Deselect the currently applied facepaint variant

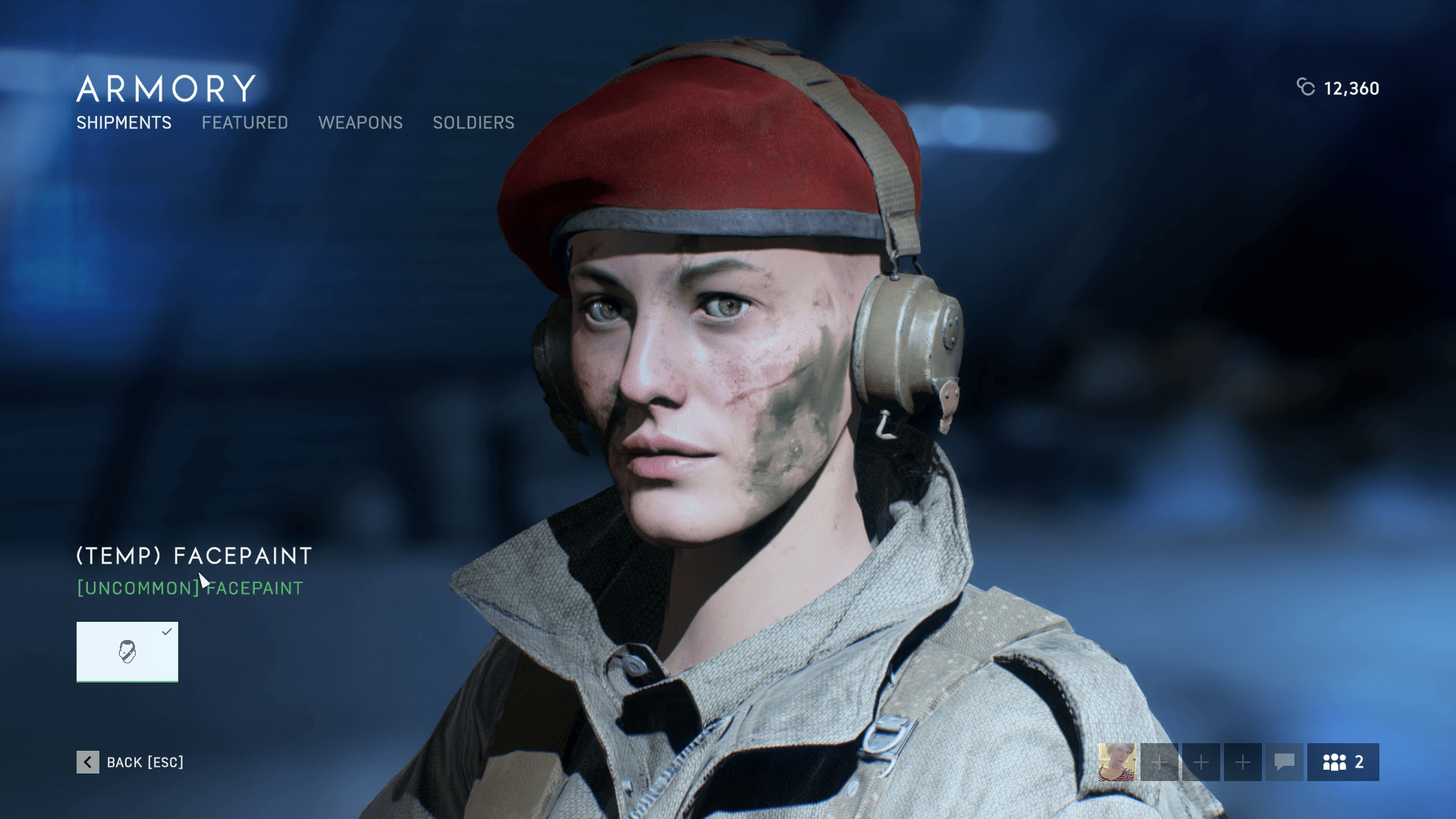pyautogui.click(x=127, y=651)
